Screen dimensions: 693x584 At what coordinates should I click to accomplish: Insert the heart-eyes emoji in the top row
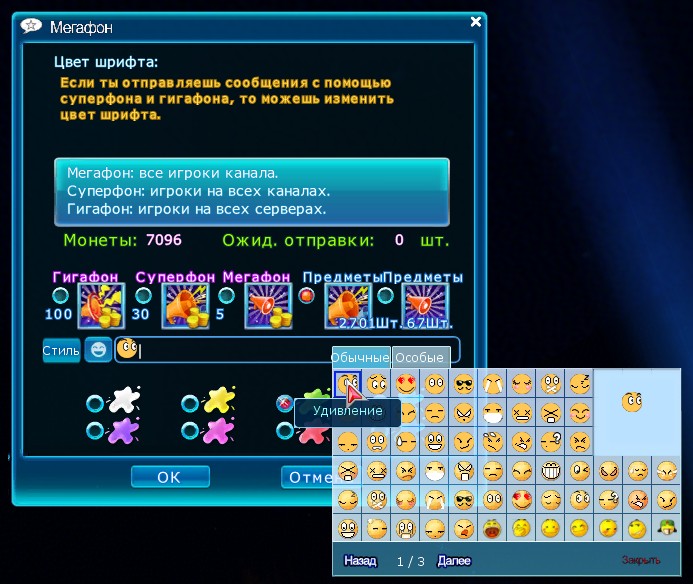point(406,382)
